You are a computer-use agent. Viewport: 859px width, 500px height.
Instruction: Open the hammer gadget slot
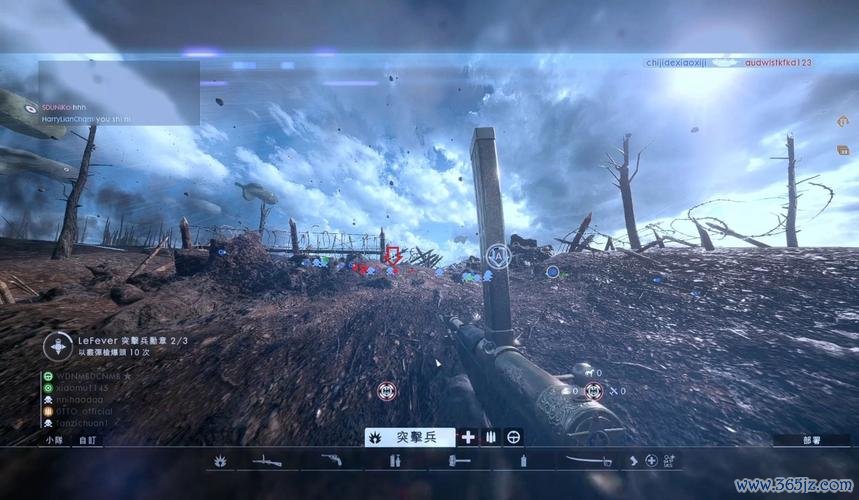(459, 461)
